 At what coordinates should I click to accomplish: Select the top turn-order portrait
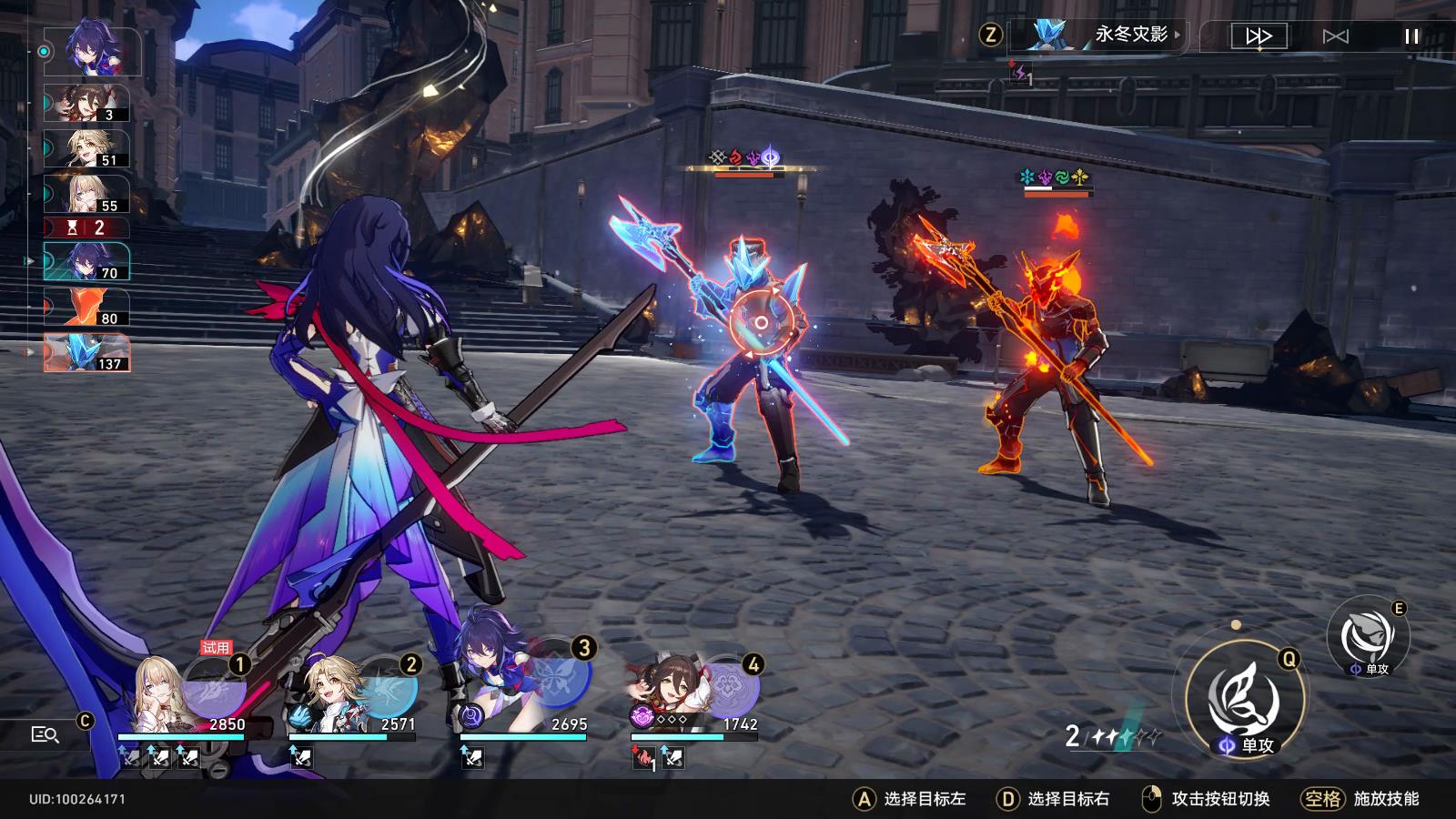click(92, 52)
